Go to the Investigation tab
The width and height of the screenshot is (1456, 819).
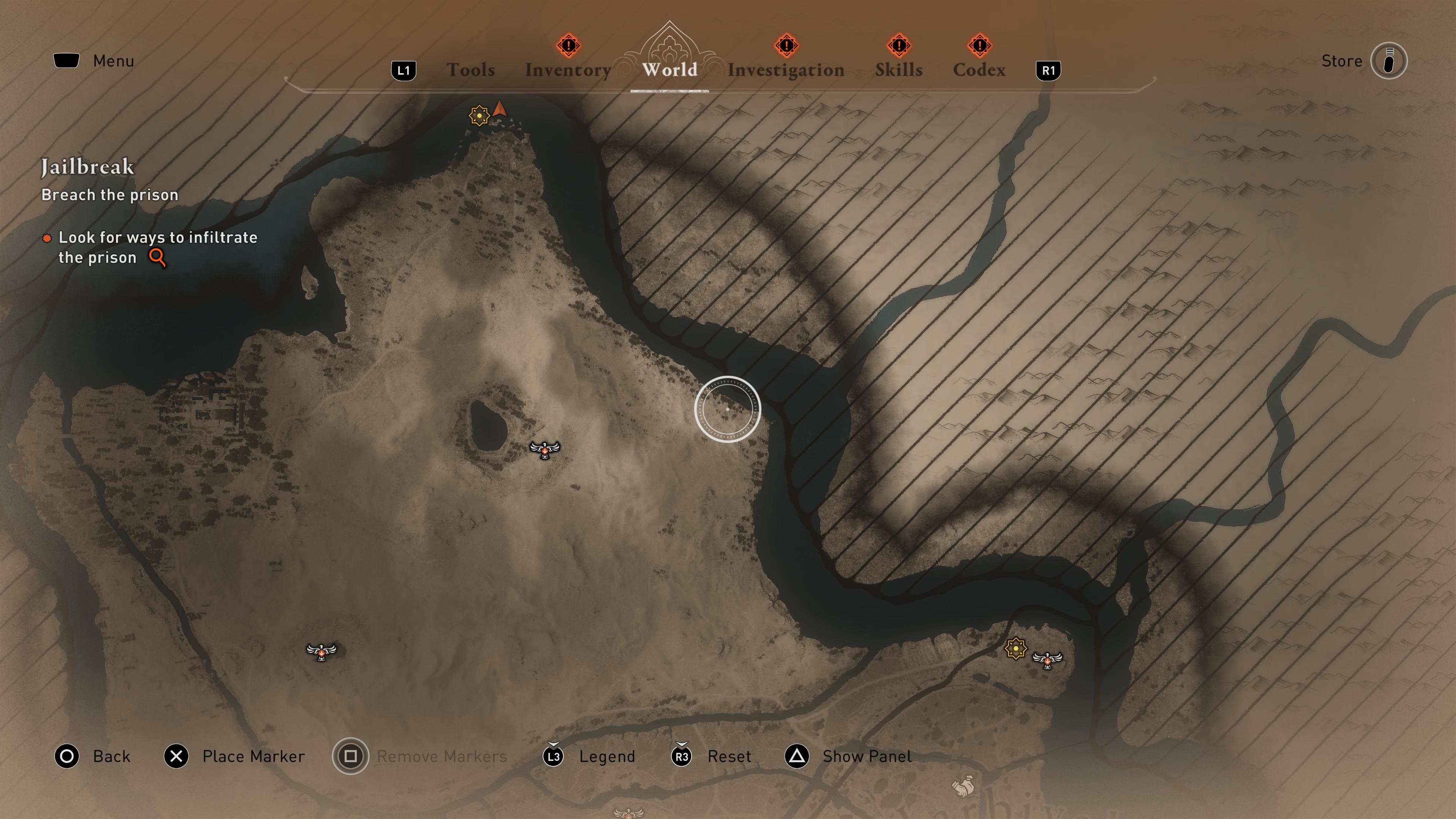click(786, 69)
